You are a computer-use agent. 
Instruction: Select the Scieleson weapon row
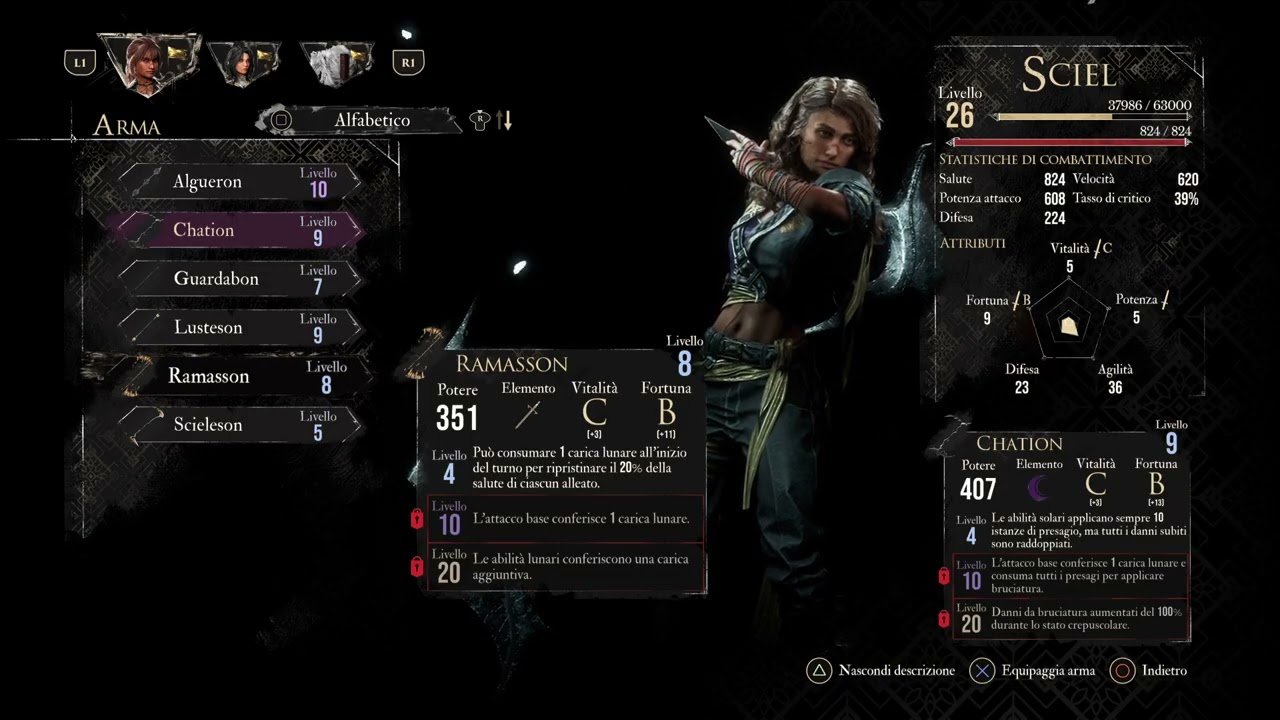click(238, 425)
